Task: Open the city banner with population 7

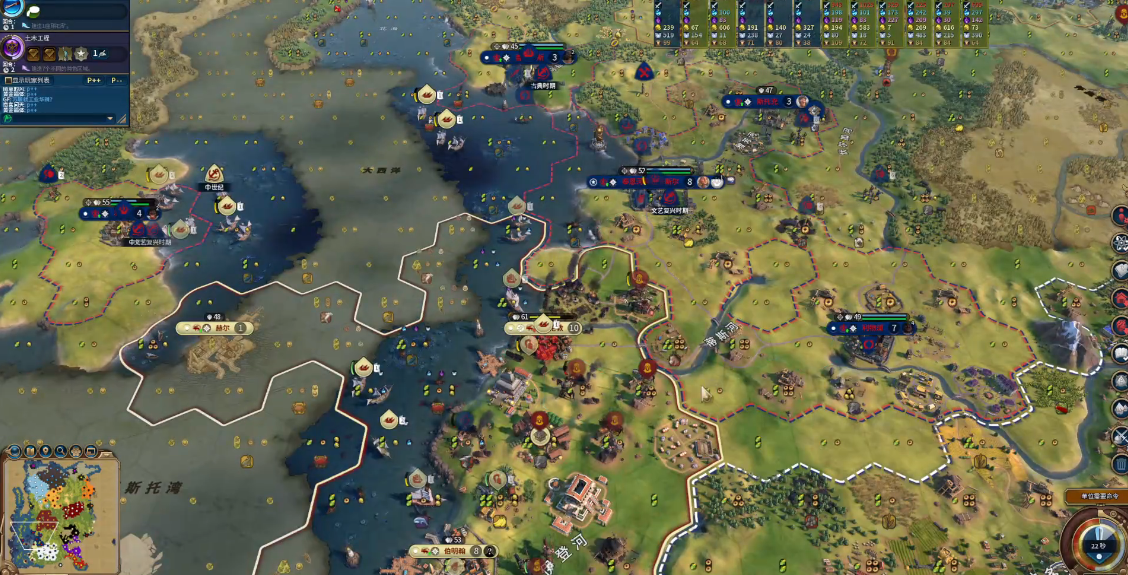Action: tap(873, 328)
